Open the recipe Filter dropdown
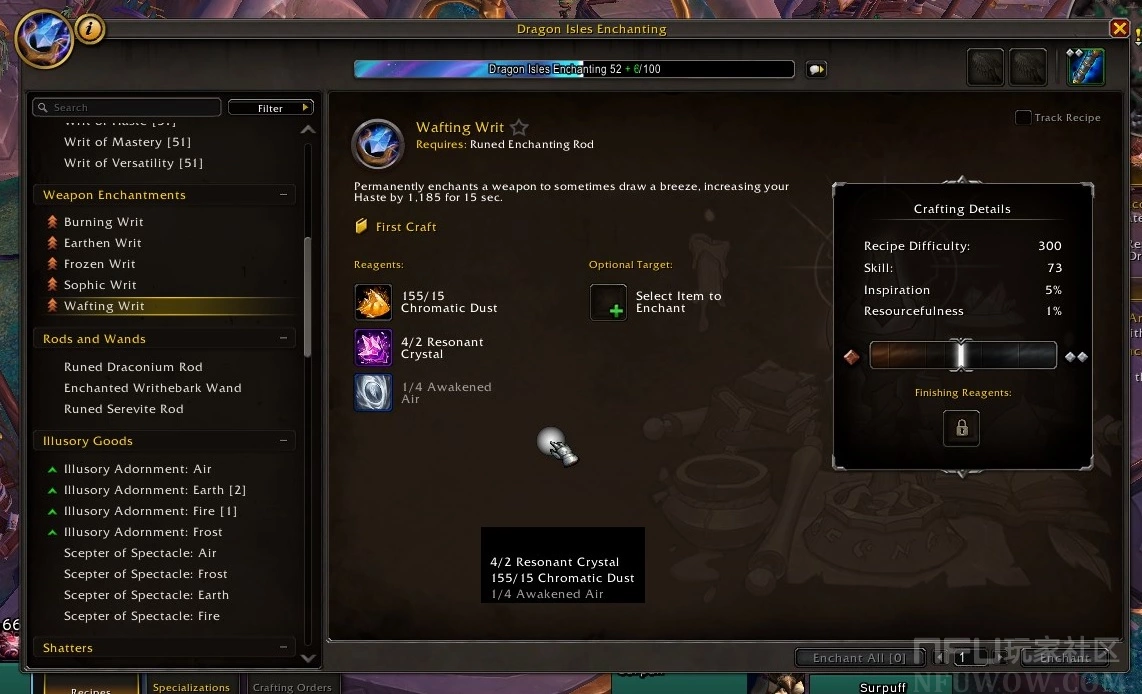 click(x=271, y=107)
